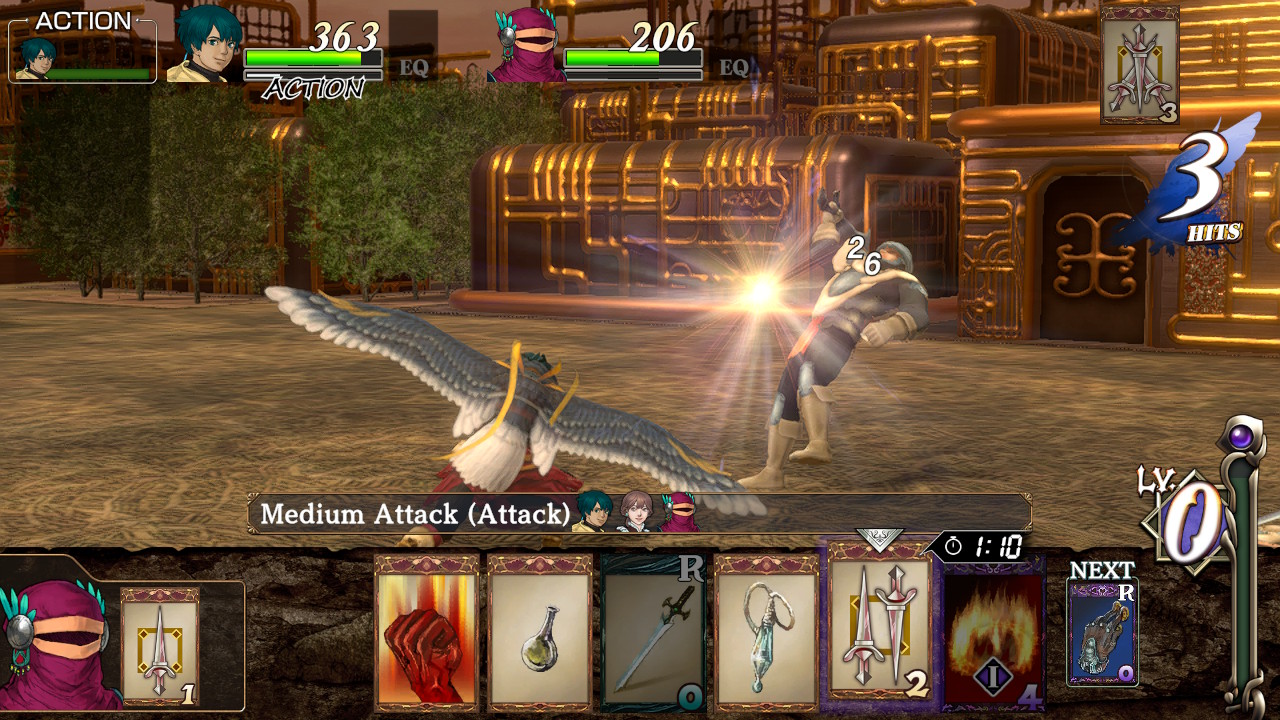1280x720 pixels.
Task: Choose the potion flask card
Action: point(540,633)
